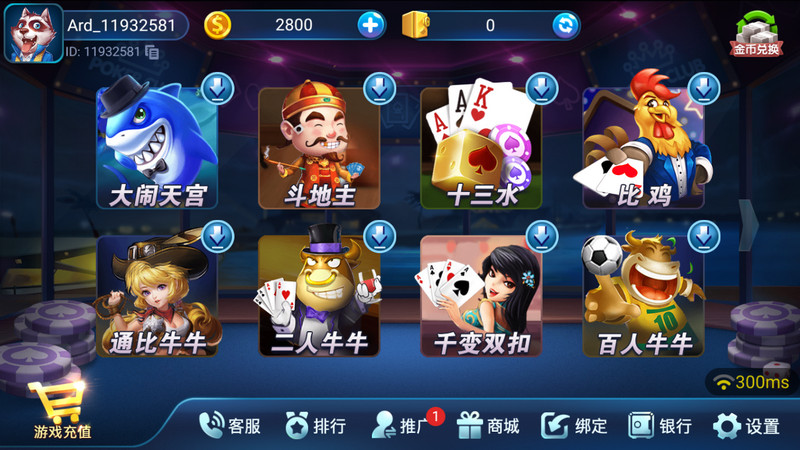The image size is (800, 450).
Task: Open 游戏充值 recharge shopping cart
Action: (x=61, y=410)
